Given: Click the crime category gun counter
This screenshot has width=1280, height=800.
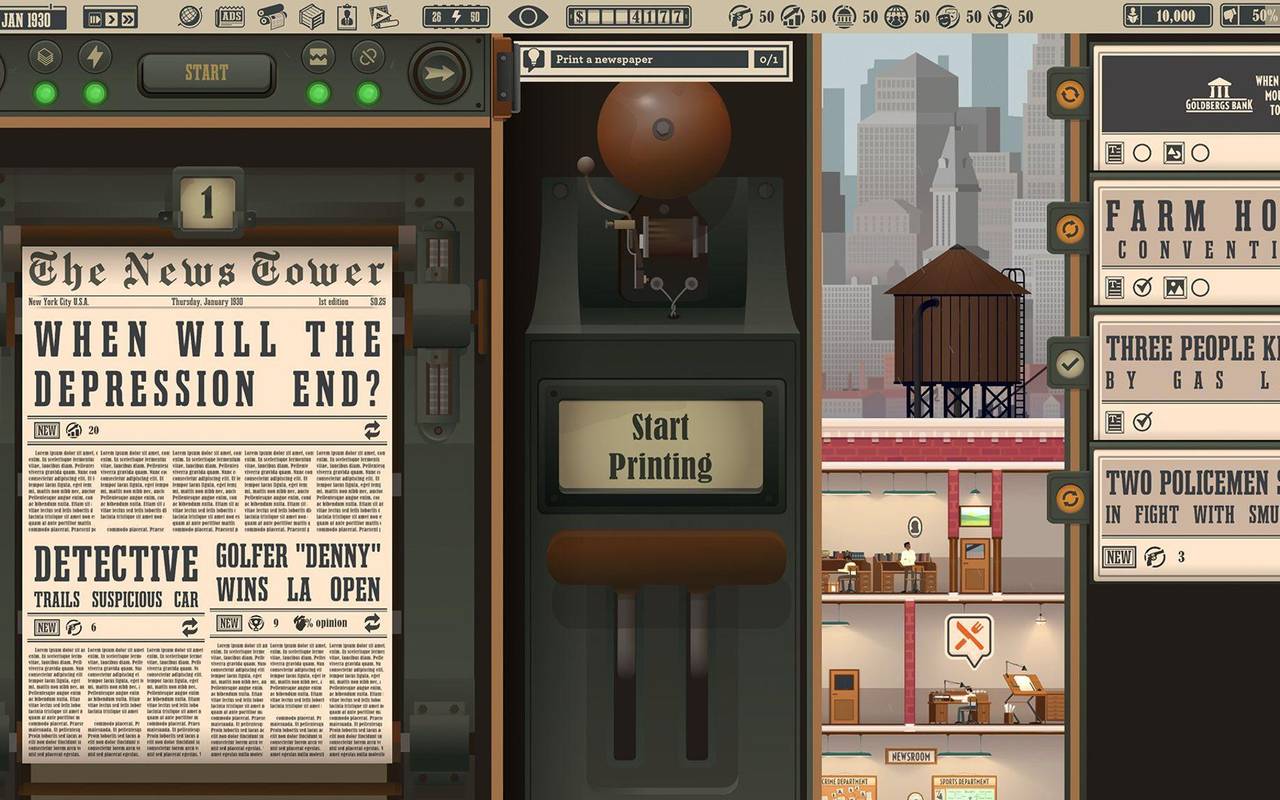Looking at the screenshot, I should [x=739, y=15].
